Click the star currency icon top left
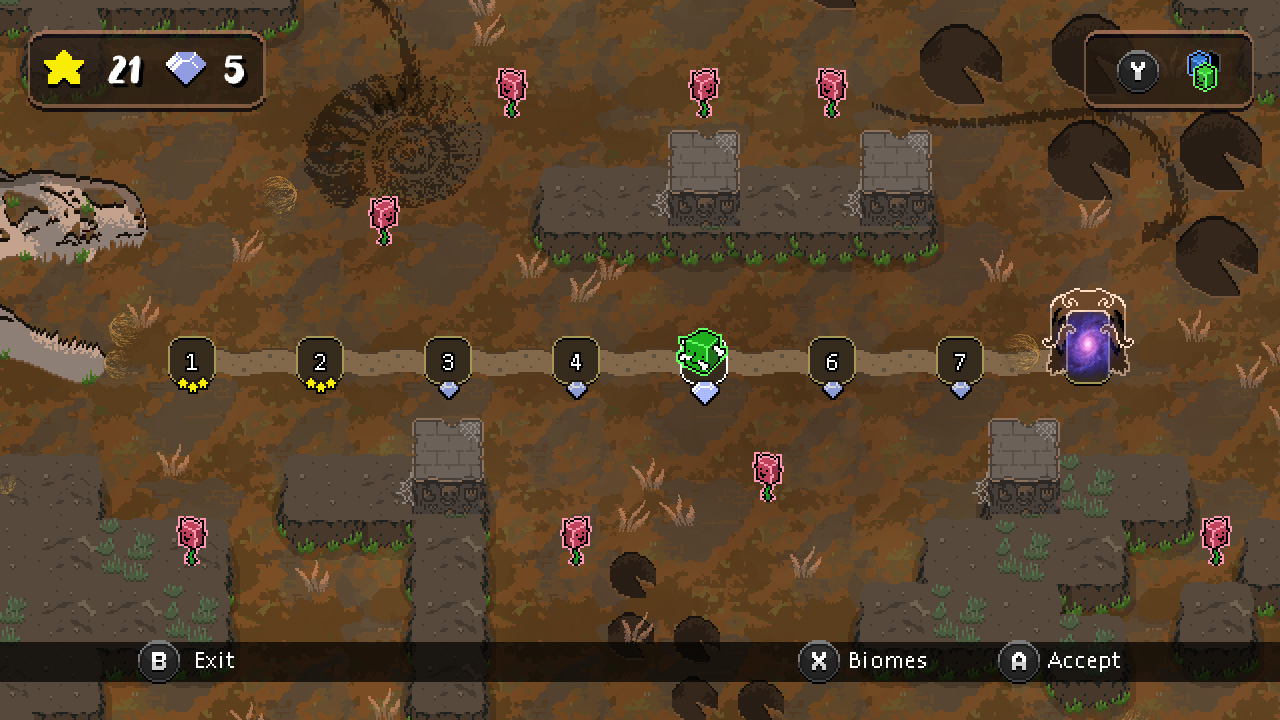Image resolution: width=1280 pixels, height=720 pixels. 65,68
